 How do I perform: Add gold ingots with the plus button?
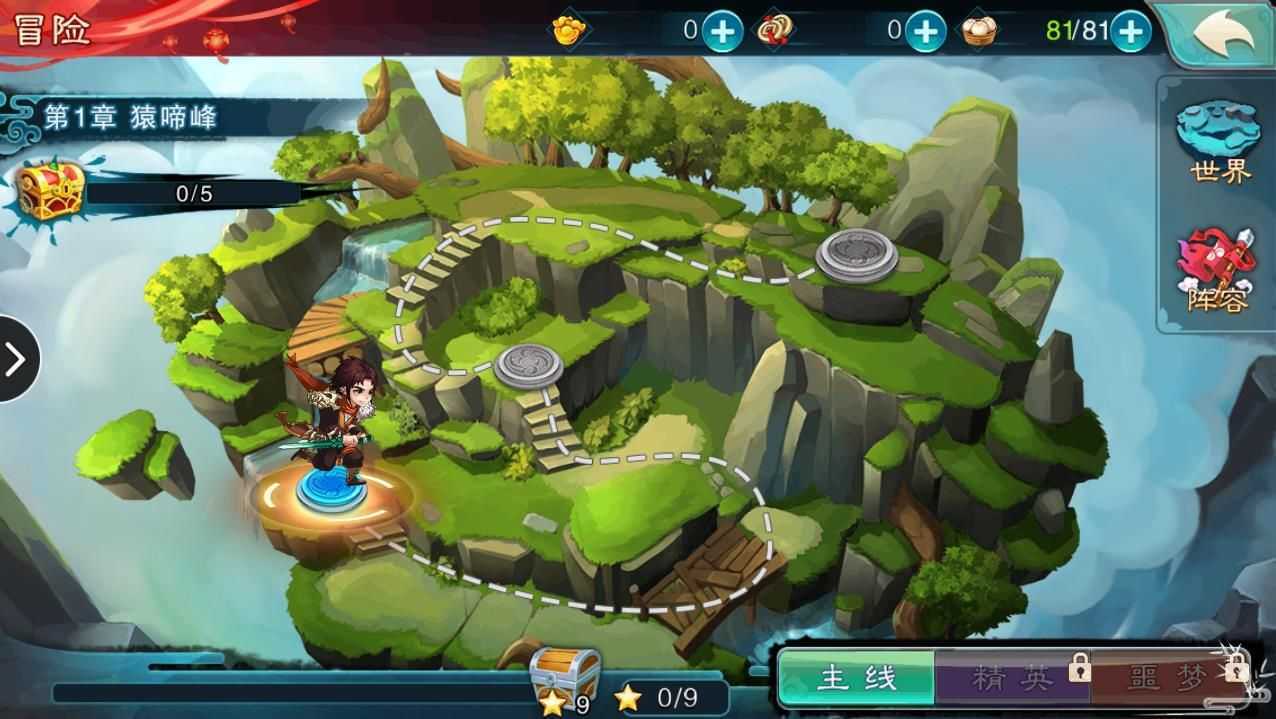point(722,31)
